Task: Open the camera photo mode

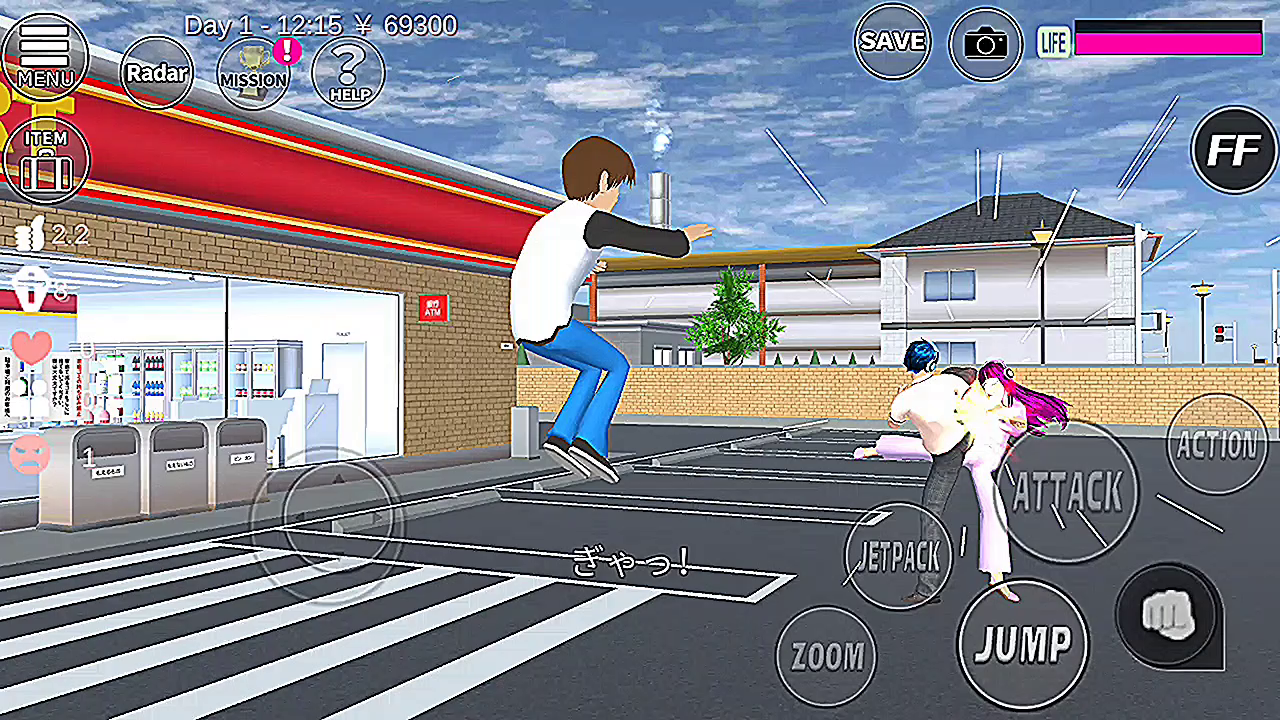Action: (985, 44)
